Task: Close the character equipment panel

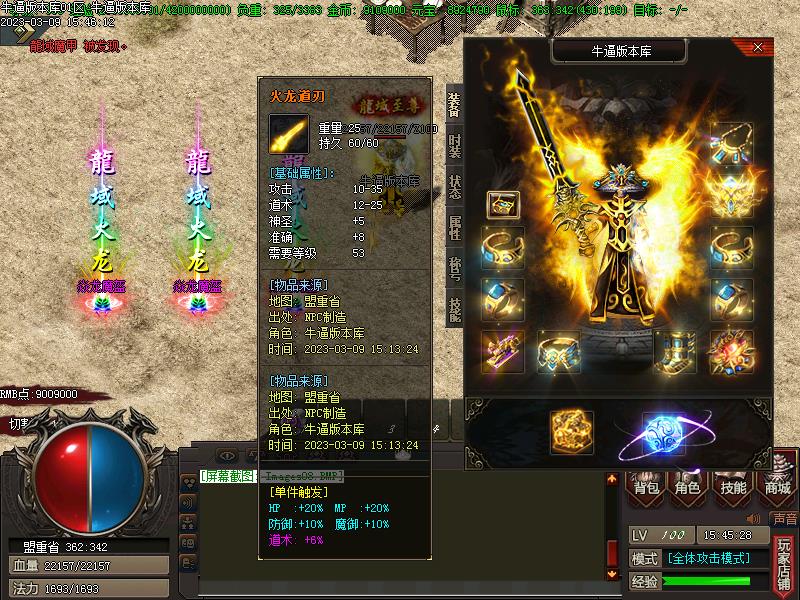Action: (x=758, y=47)
